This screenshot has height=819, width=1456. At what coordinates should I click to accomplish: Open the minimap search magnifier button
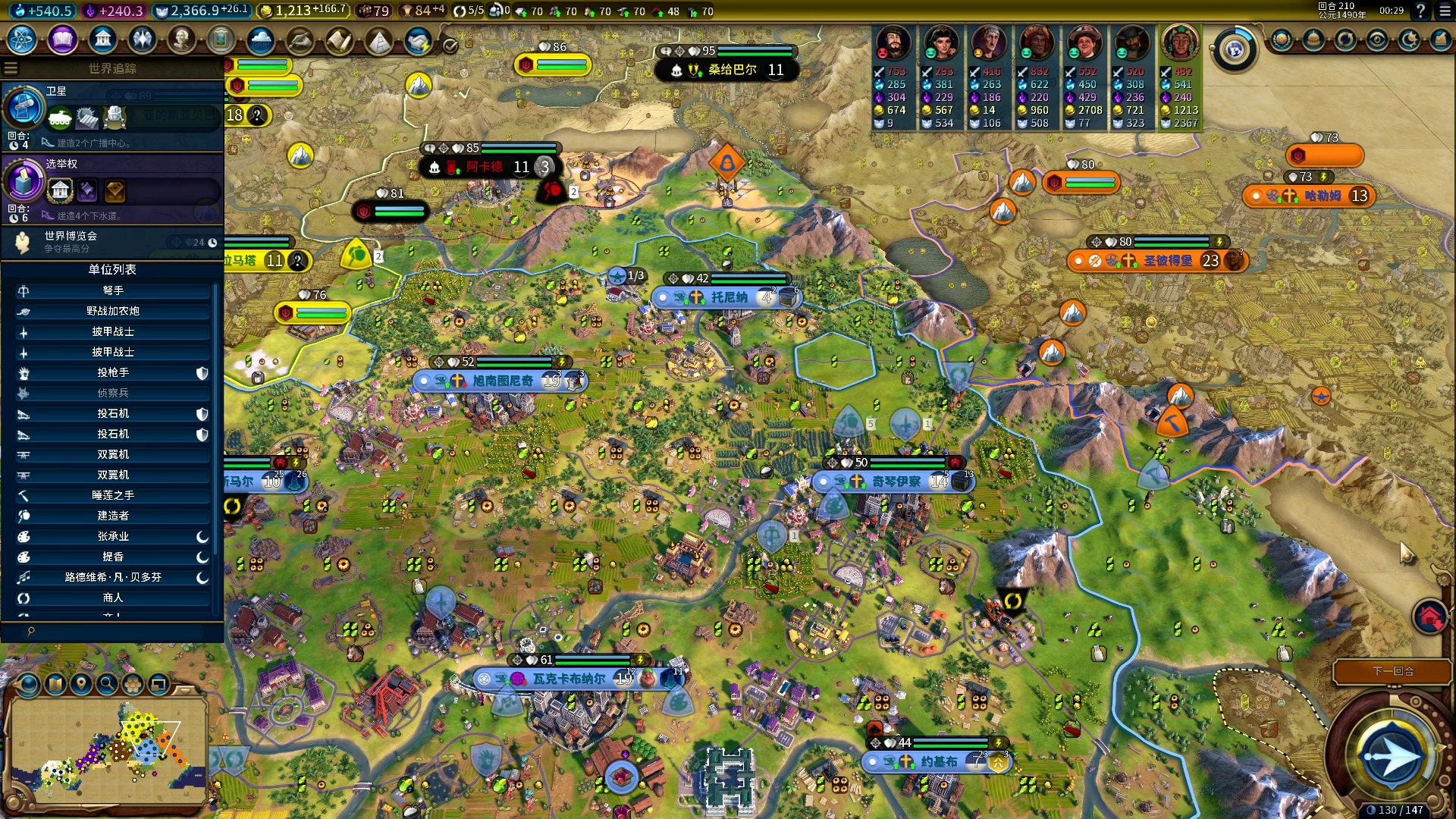pos(107,684)
